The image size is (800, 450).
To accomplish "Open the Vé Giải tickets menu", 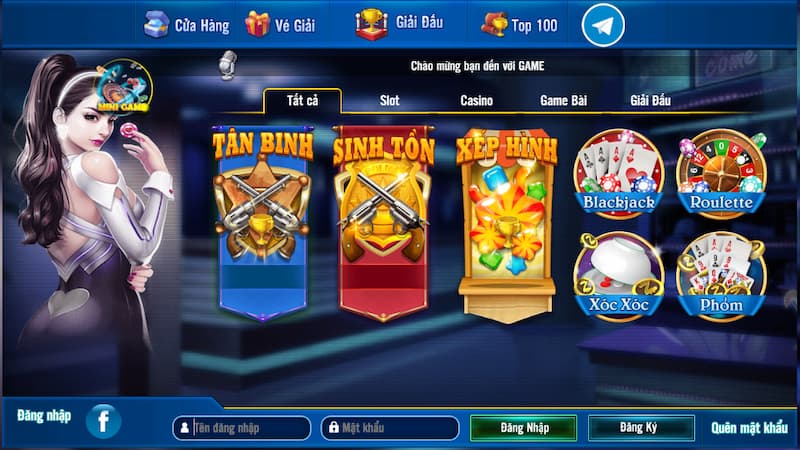I will [x=280, y=24].
